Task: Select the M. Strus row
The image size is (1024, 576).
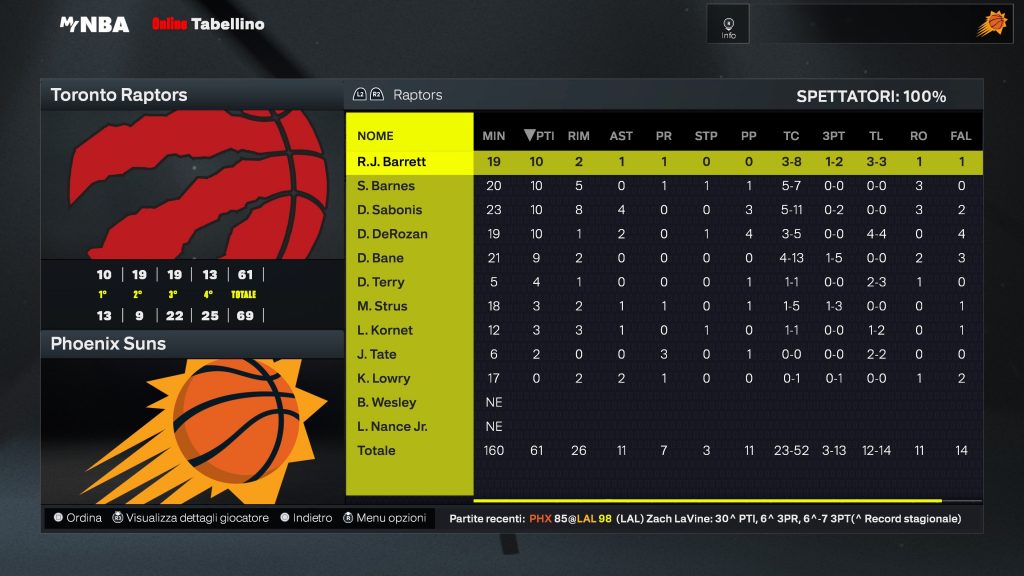Action: tap(382, 306)
